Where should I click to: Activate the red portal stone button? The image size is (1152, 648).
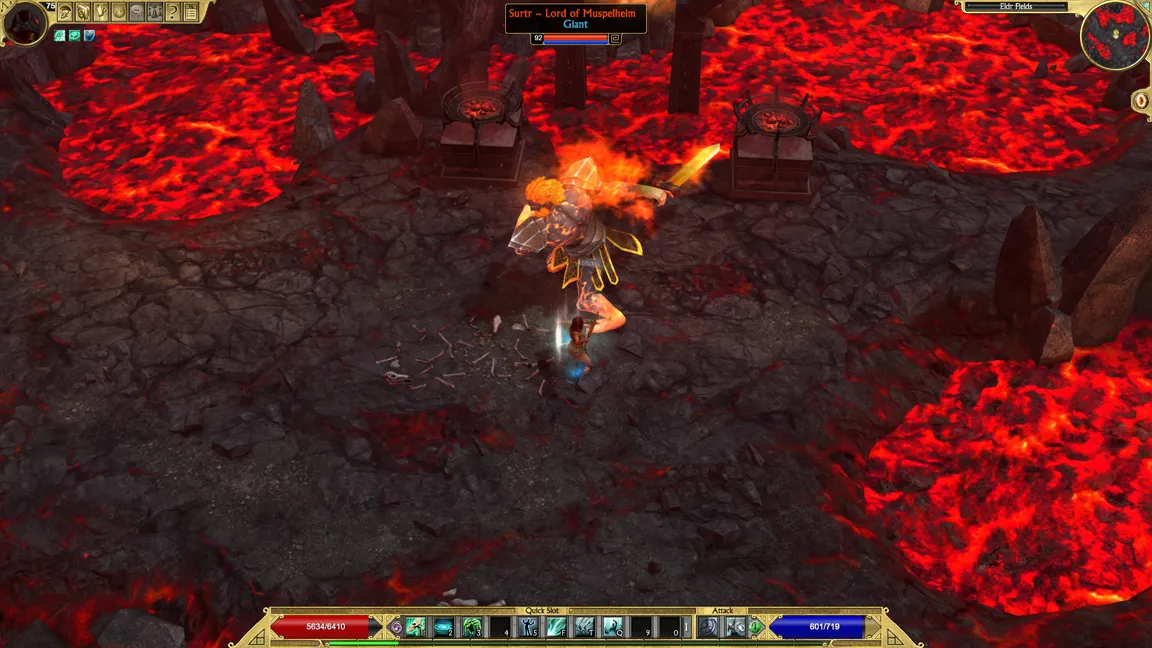pos(1140,100)
